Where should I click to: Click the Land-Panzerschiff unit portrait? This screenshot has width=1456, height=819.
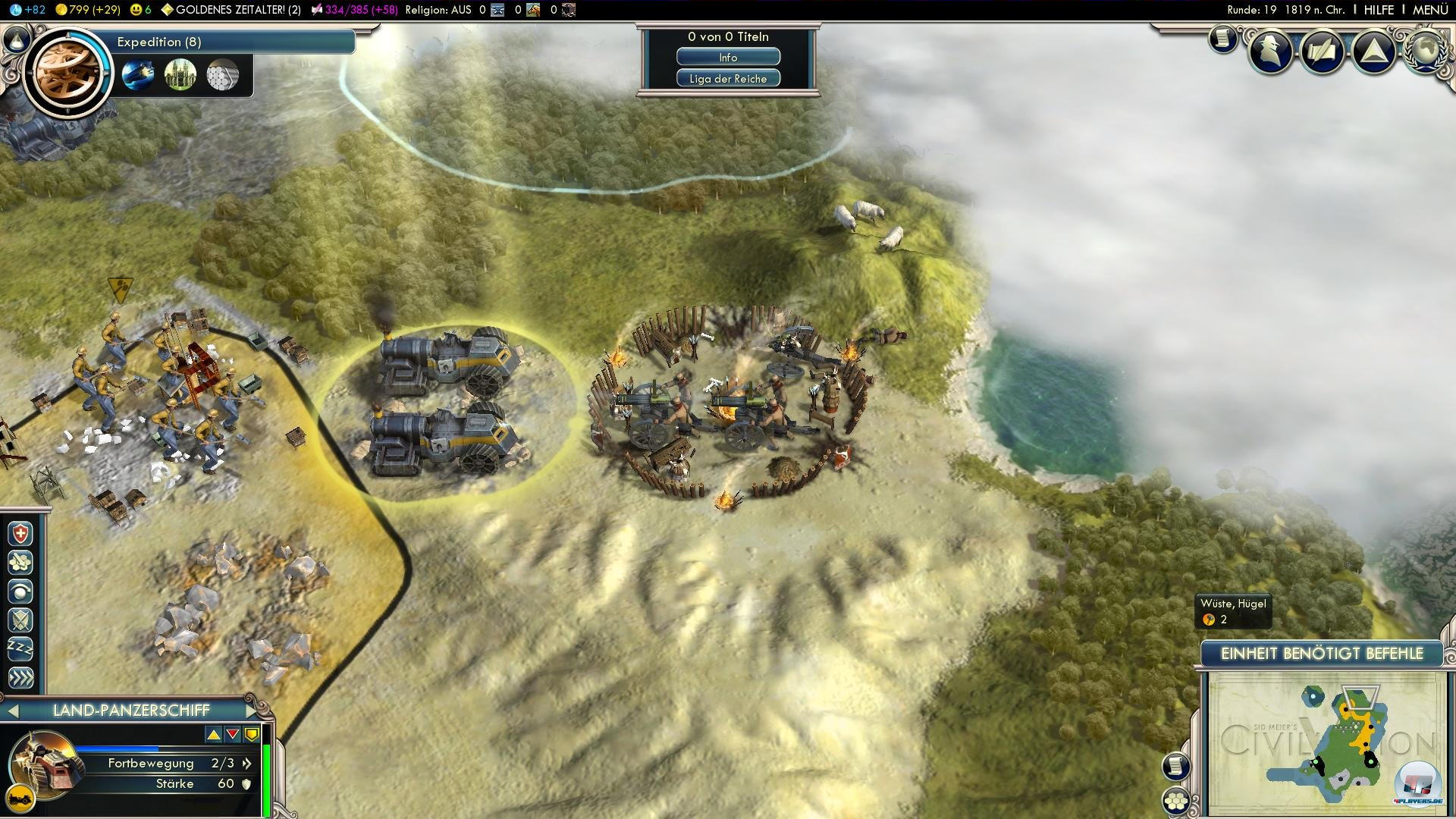pyautogui.click(x=44, y=764)
